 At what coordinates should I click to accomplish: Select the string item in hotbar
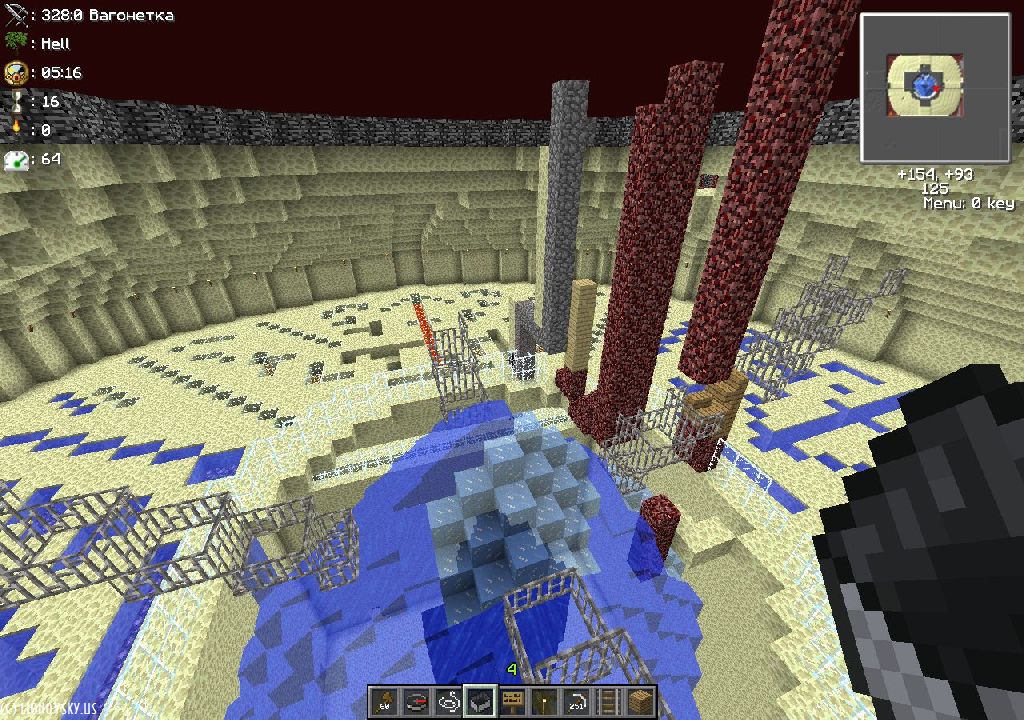448,701
